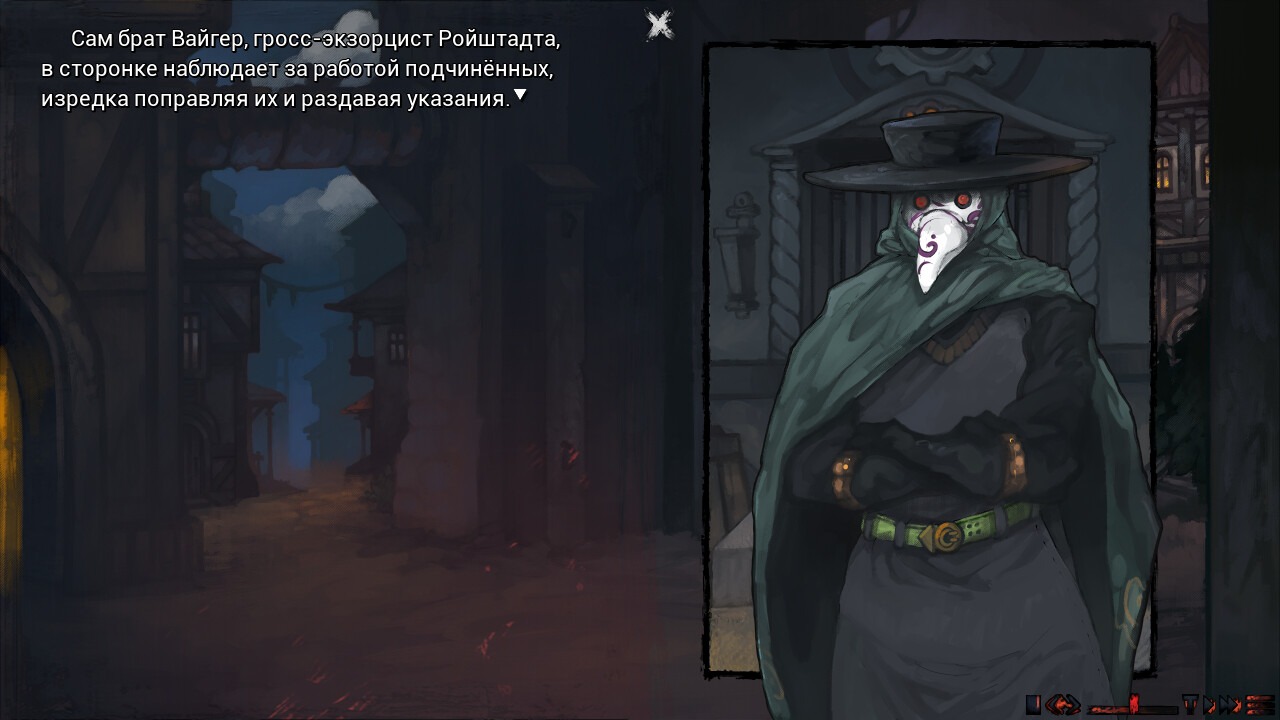Click the dark street alley background
Image resolution: width=1280 pixels, height=720 pixels.
pos(300,450)
